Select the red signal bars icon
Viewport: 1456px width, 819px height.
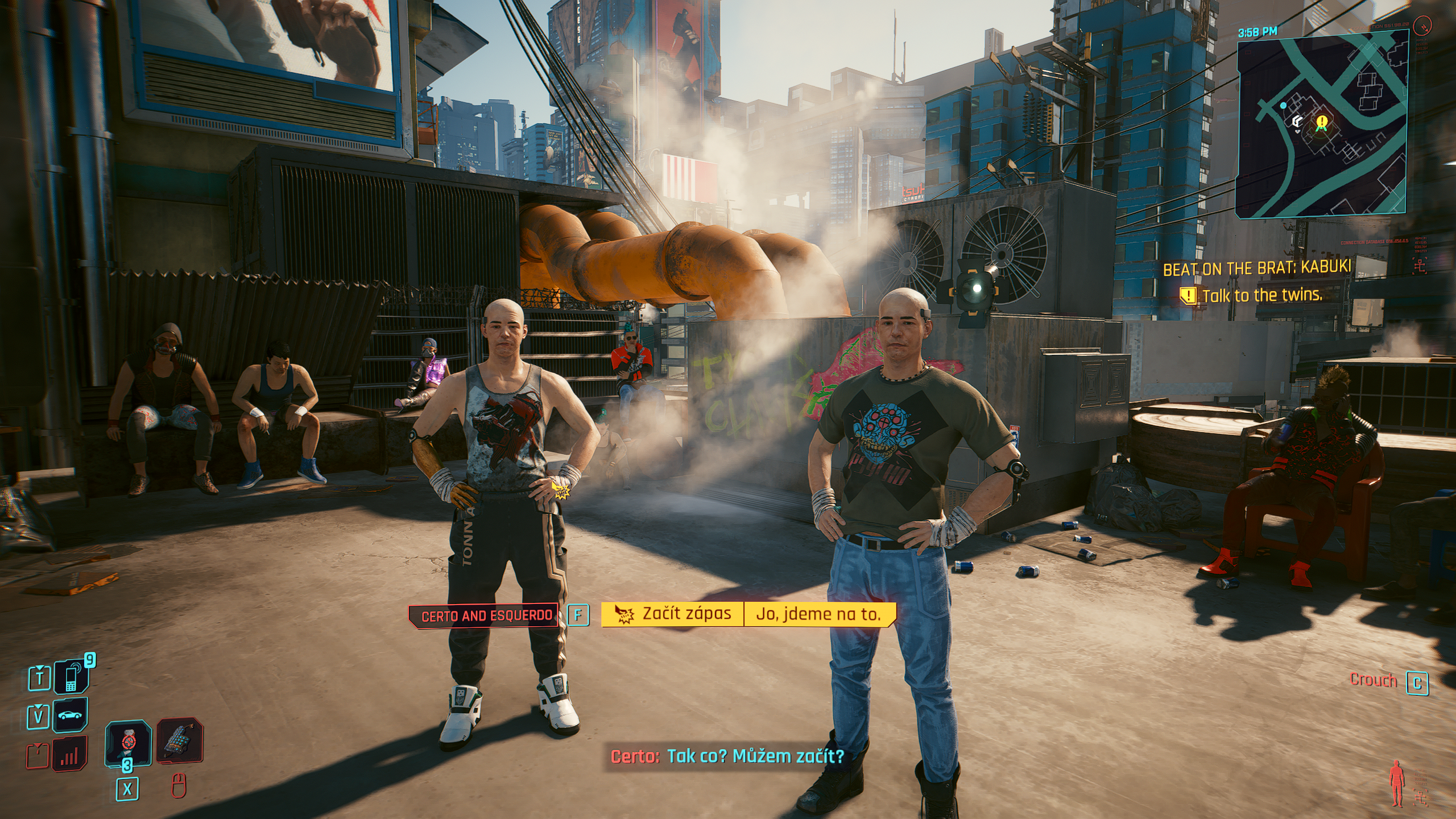pyautogui.click(x=69, y=754)
